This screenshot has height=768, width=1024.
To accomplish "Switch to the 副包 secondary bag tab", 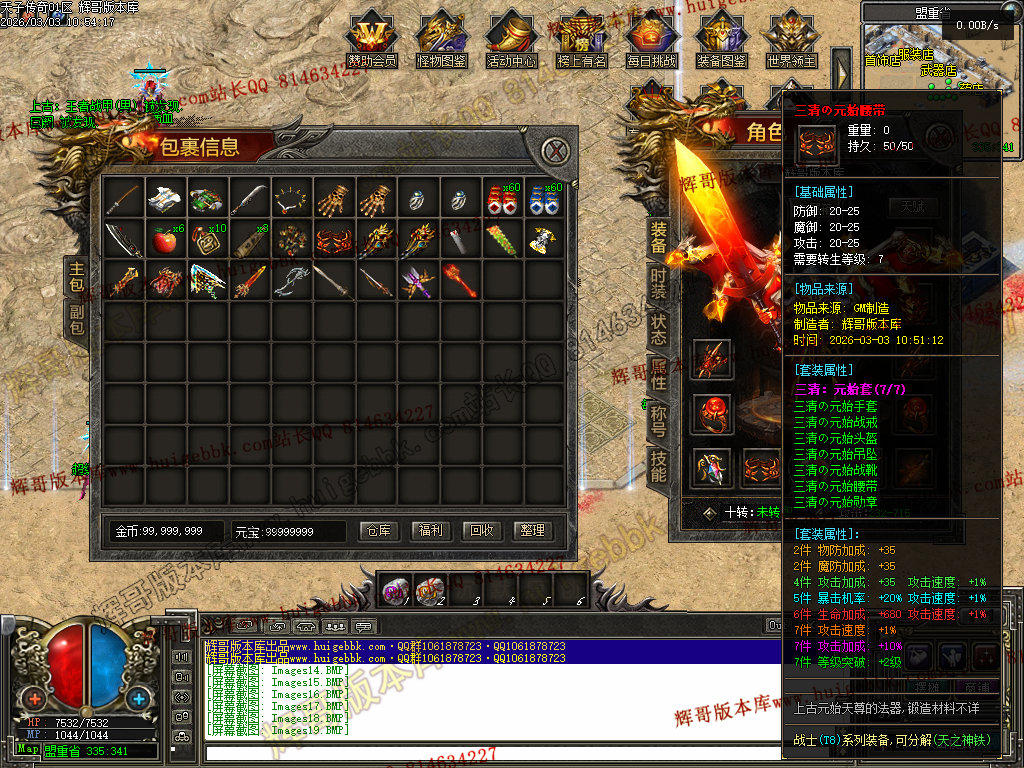I will [x=77, y=319].
